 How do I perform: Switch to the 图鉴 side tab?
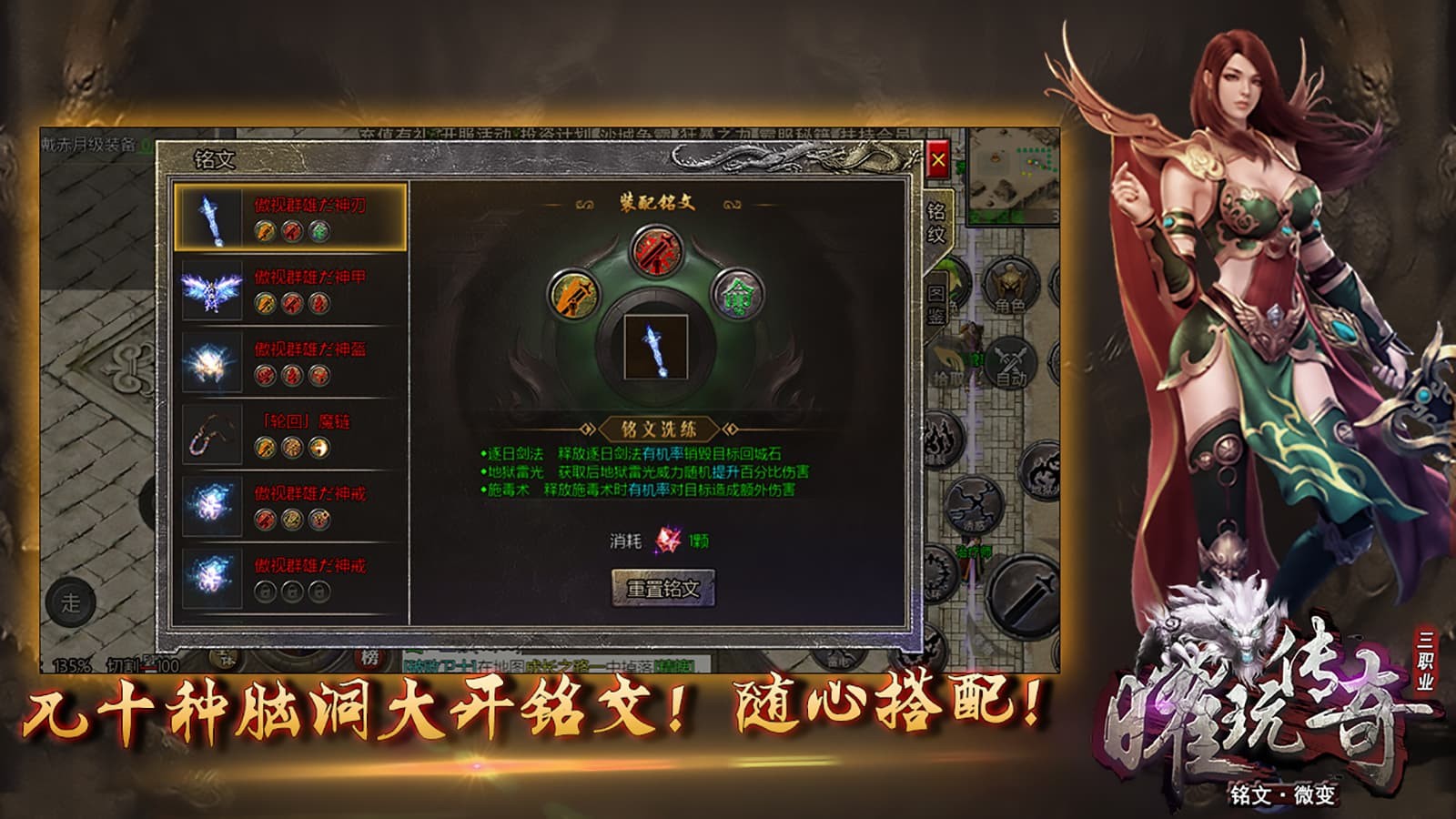point(938,300)
